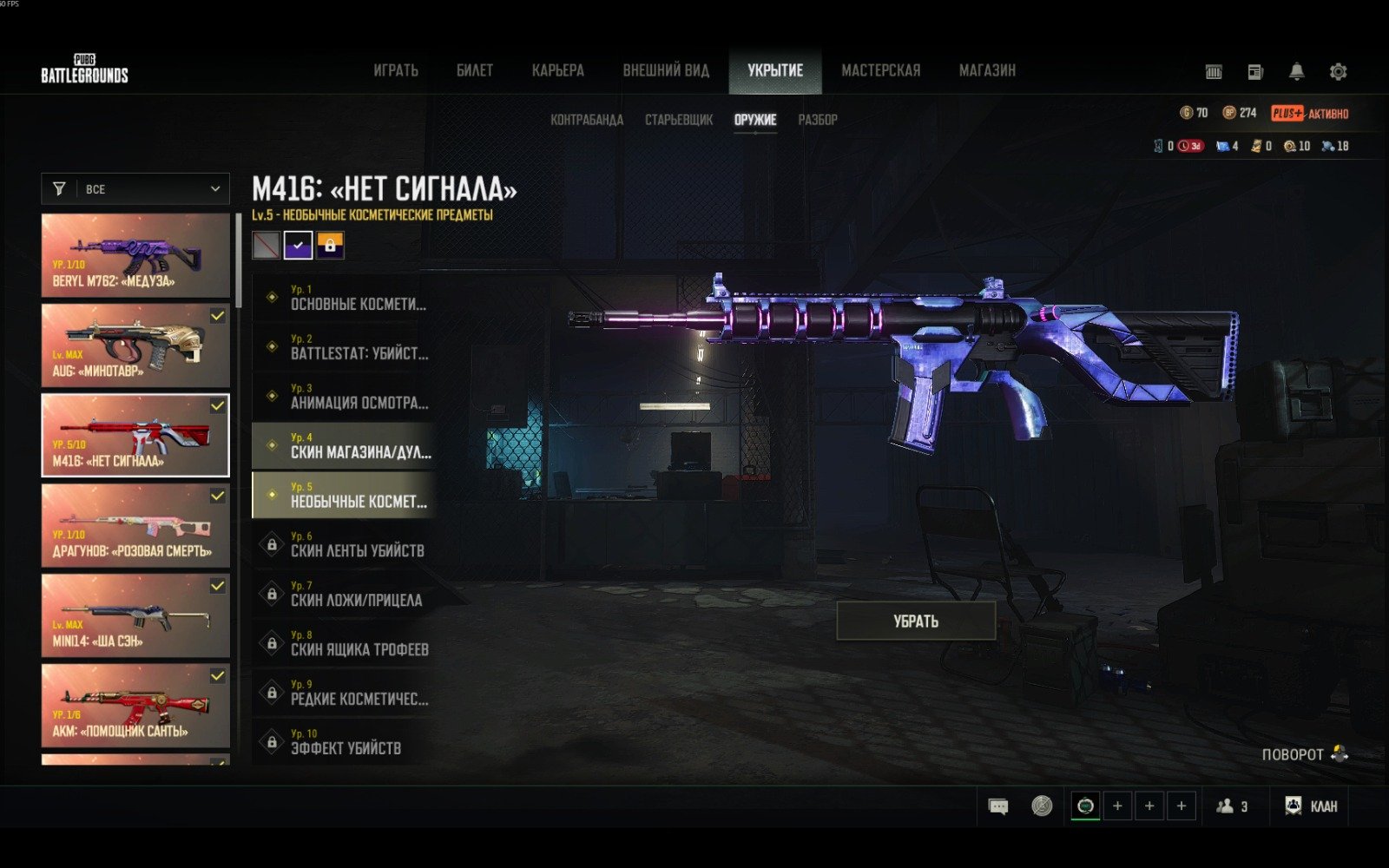Choose the AUG «Минотавр» skin card
1389x868 pixels.
[x=135, y=345]
